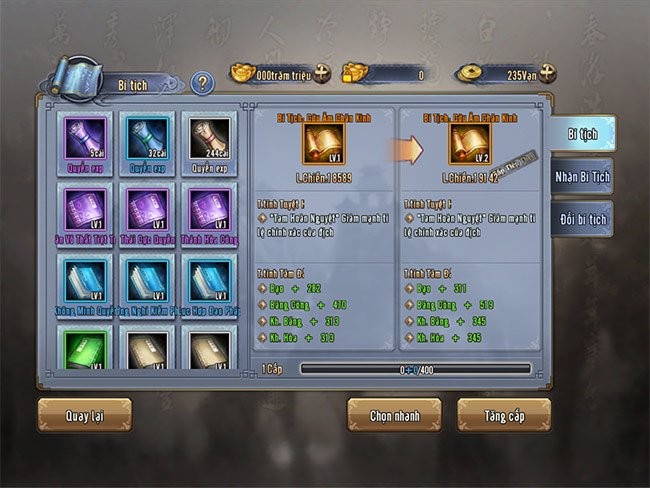Screen dimensions: 650x488
Task: Select the blue exp scroll with 32 cái
Action: point(146,138)
